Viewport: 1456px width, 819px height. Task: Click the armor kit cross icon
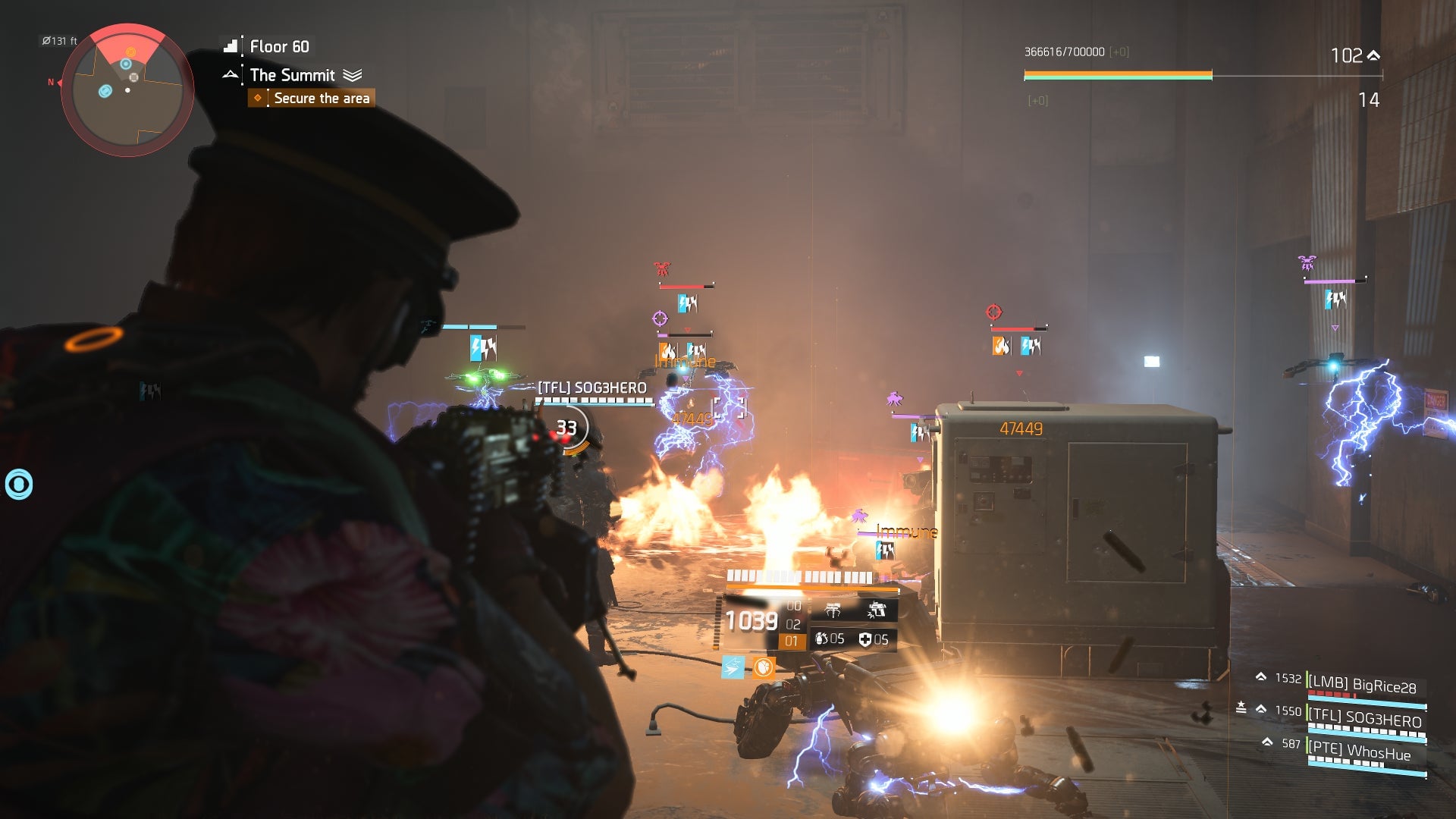(867, 640)
